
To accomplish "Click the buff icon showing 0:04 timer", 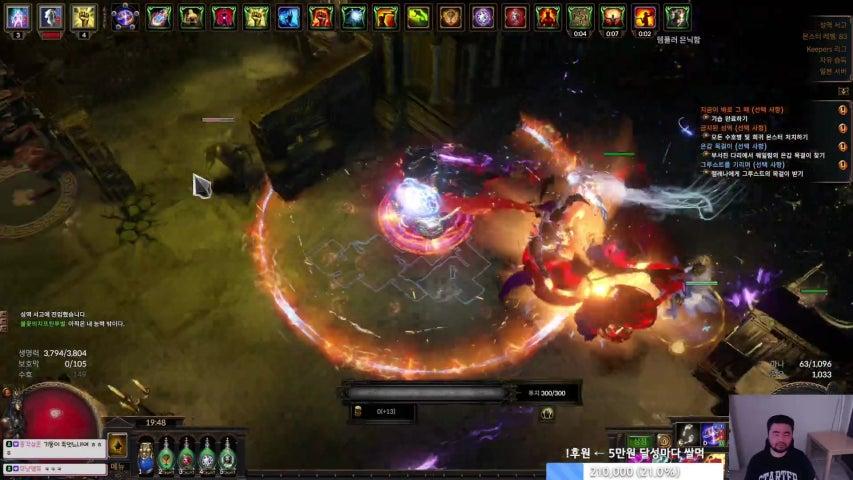I will pos(579,17).
